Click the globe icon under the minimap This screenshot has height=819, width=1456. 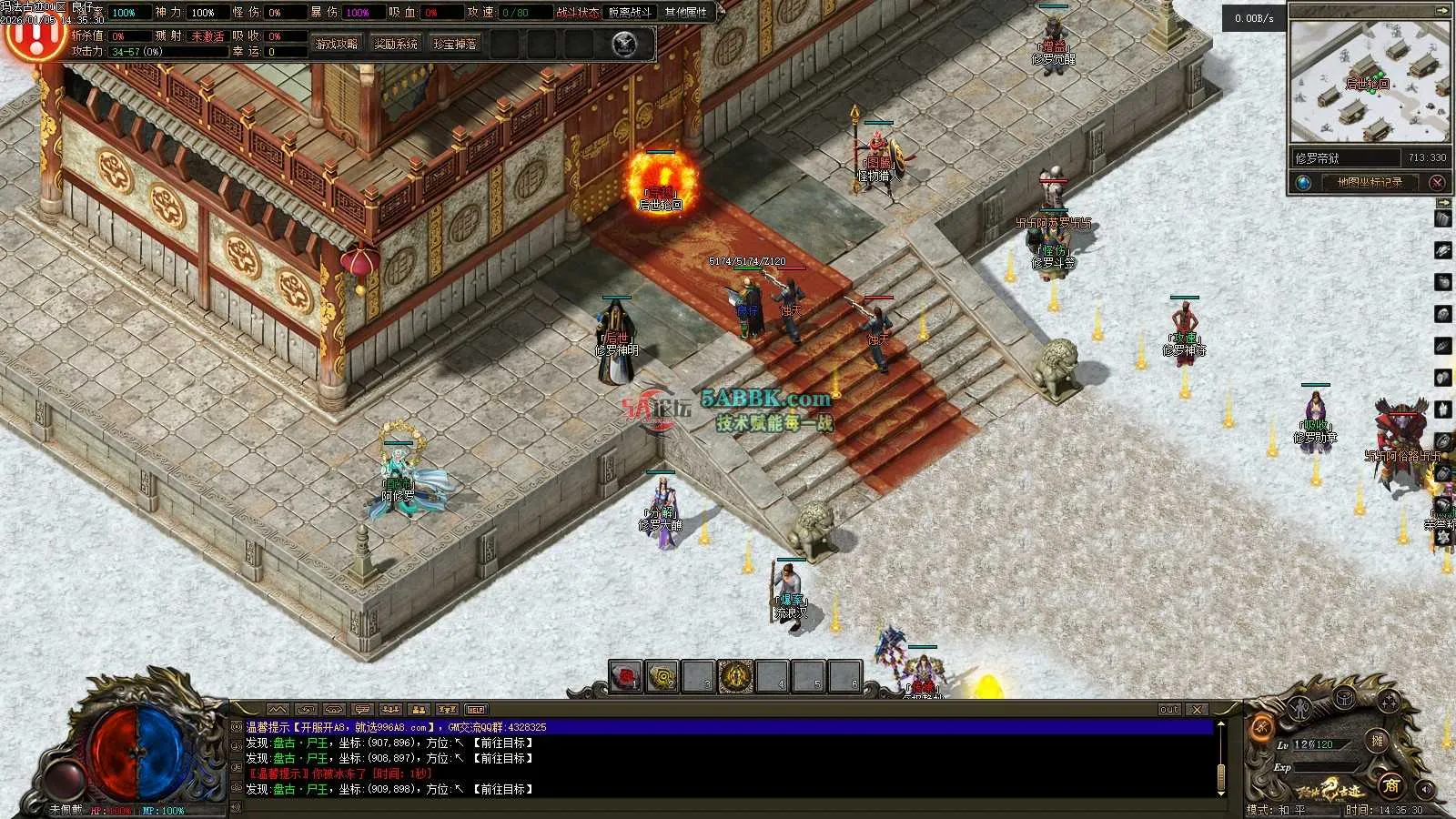(x=1303, y=182)
